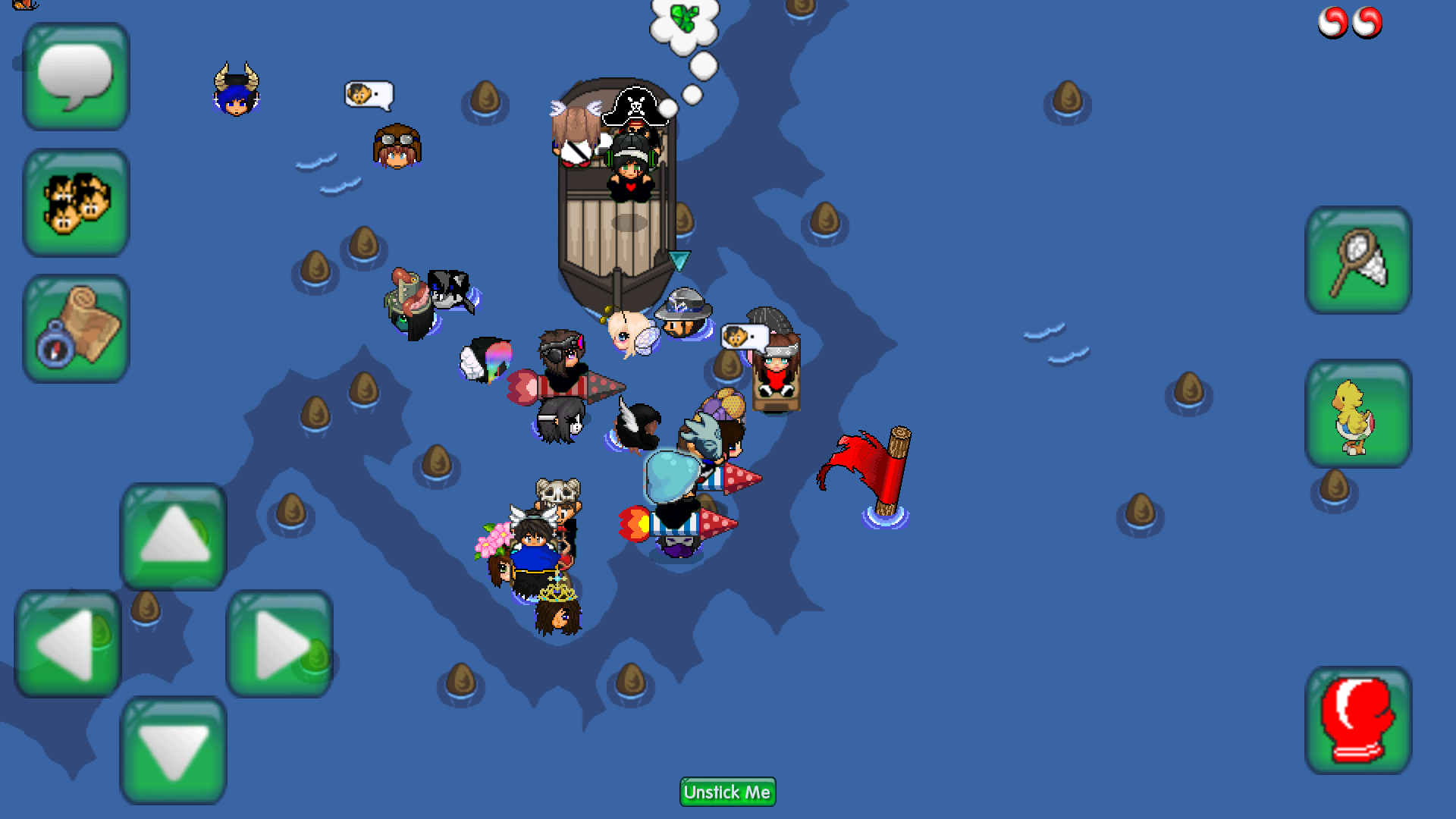Viewport: 1456px width, 819px height.
Task: Click the Unstick Me button
Action: (727, 792)
